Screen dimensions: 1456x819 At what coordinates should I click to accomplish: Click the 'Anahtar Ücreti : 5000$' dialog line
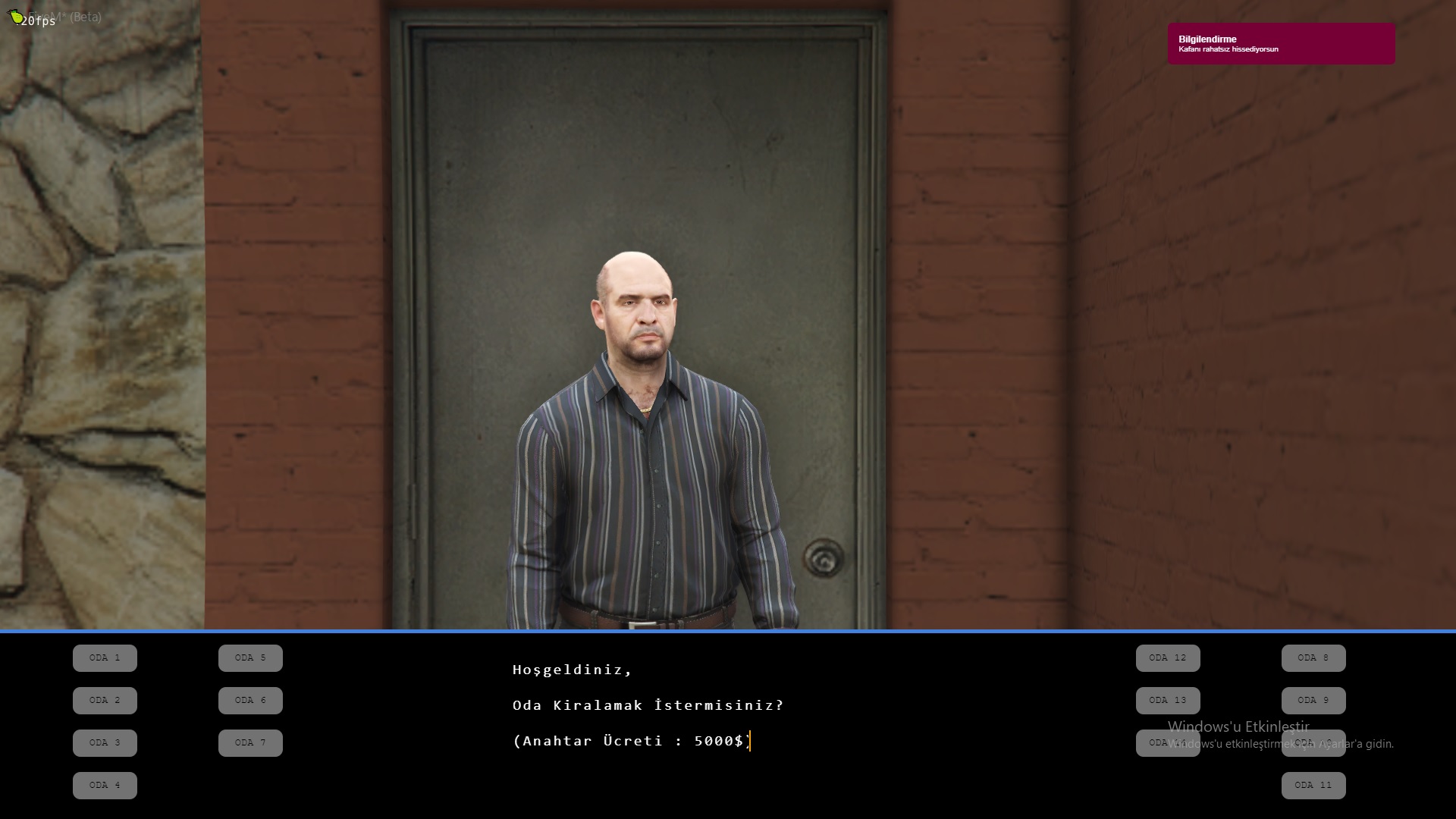pos(632,741)
